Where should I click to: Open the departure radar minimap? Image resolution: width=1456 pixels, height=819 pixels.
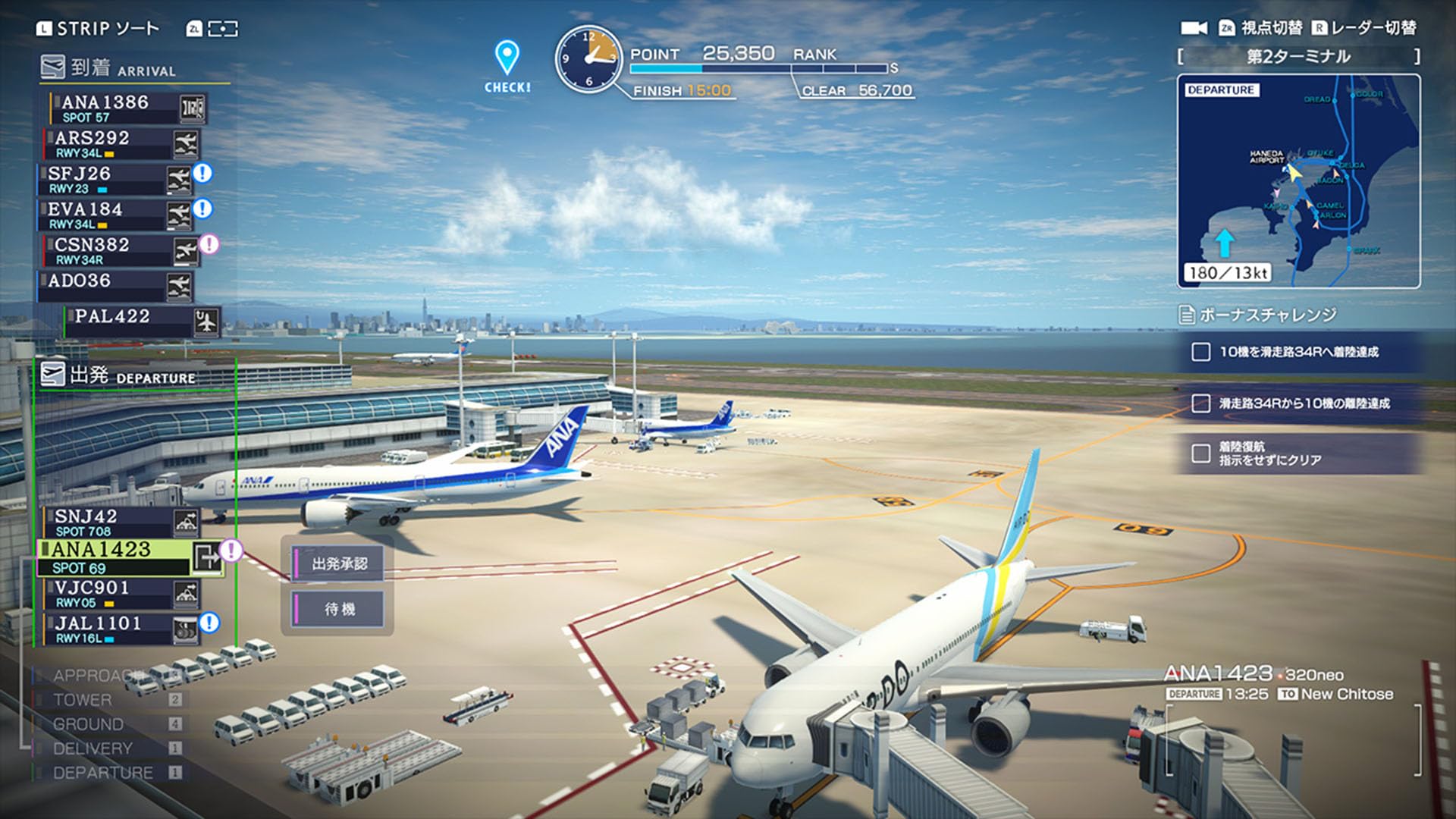(1298, 181)
